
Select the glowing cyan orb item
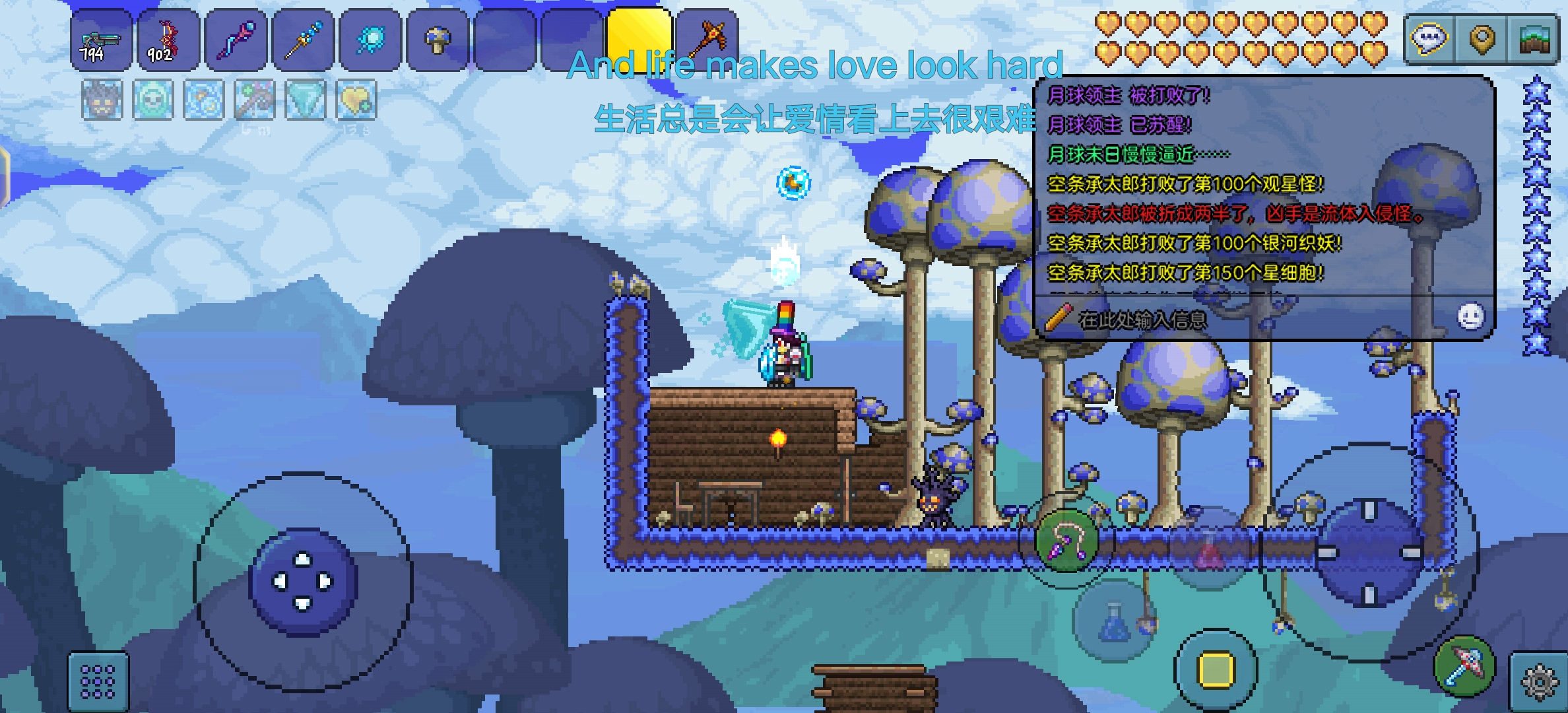pyautogui.click(x=370, y=40)
